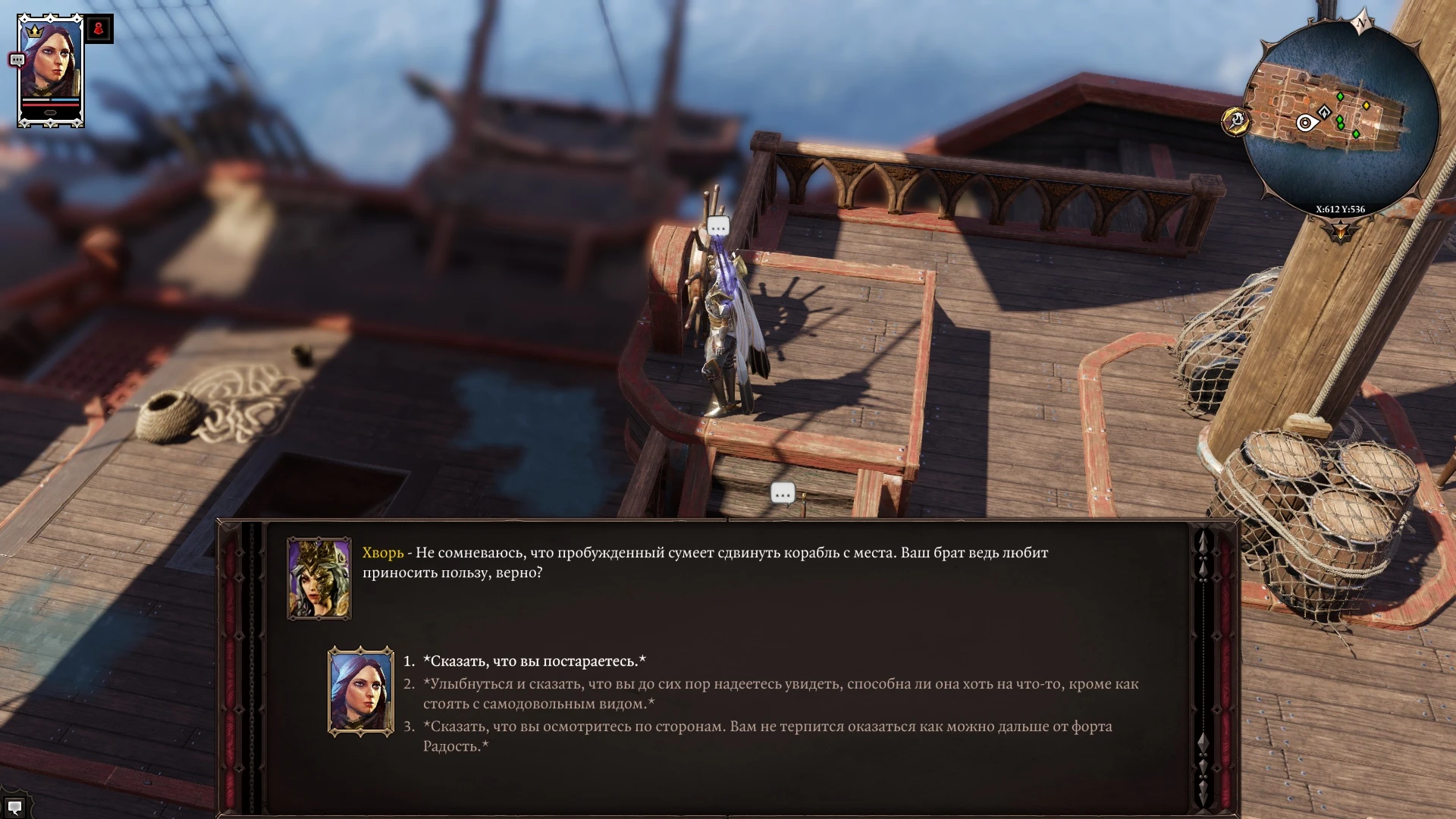Click the player position pin on the minimap
The width and height of the screenshot is (1456, 819).
point(1305,121)
